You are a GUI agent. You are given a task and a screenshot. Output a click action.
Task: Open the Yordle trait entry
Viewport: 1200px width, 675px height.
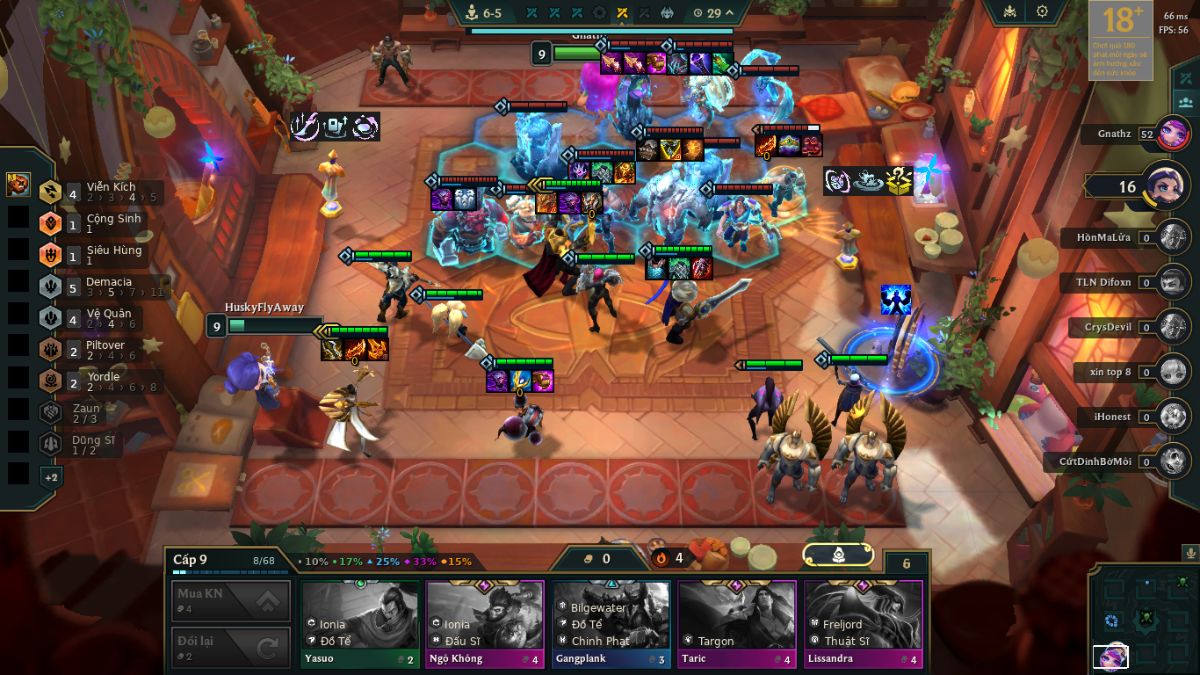pos(100,381)
